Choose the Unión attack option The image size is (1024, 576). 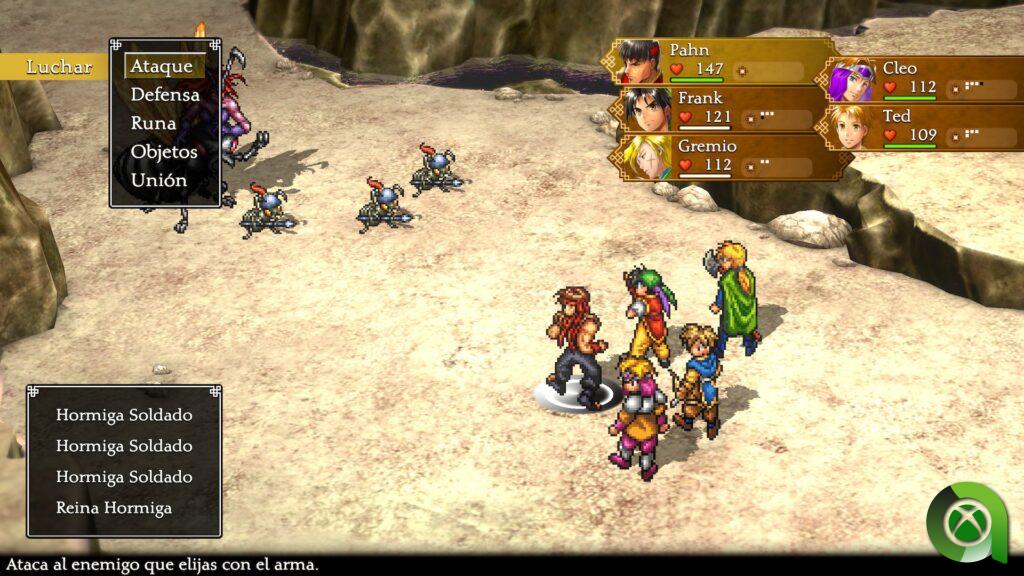(158, 181)
